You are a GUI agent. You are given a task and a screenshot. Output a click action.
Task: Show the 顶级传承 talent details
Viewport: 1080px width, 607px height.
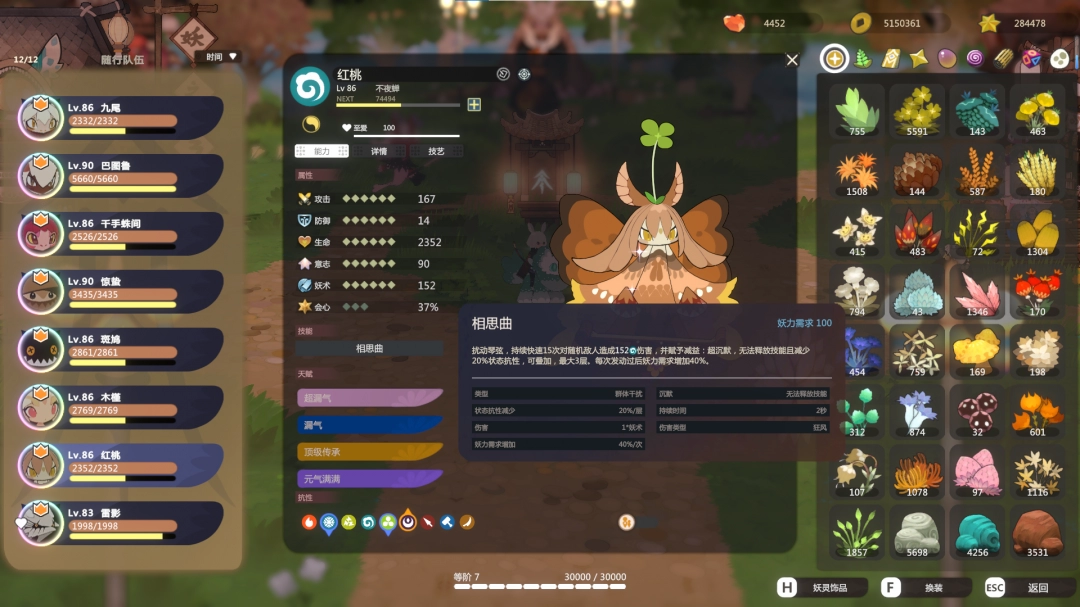pyautogui.click(x=369, y=452)
